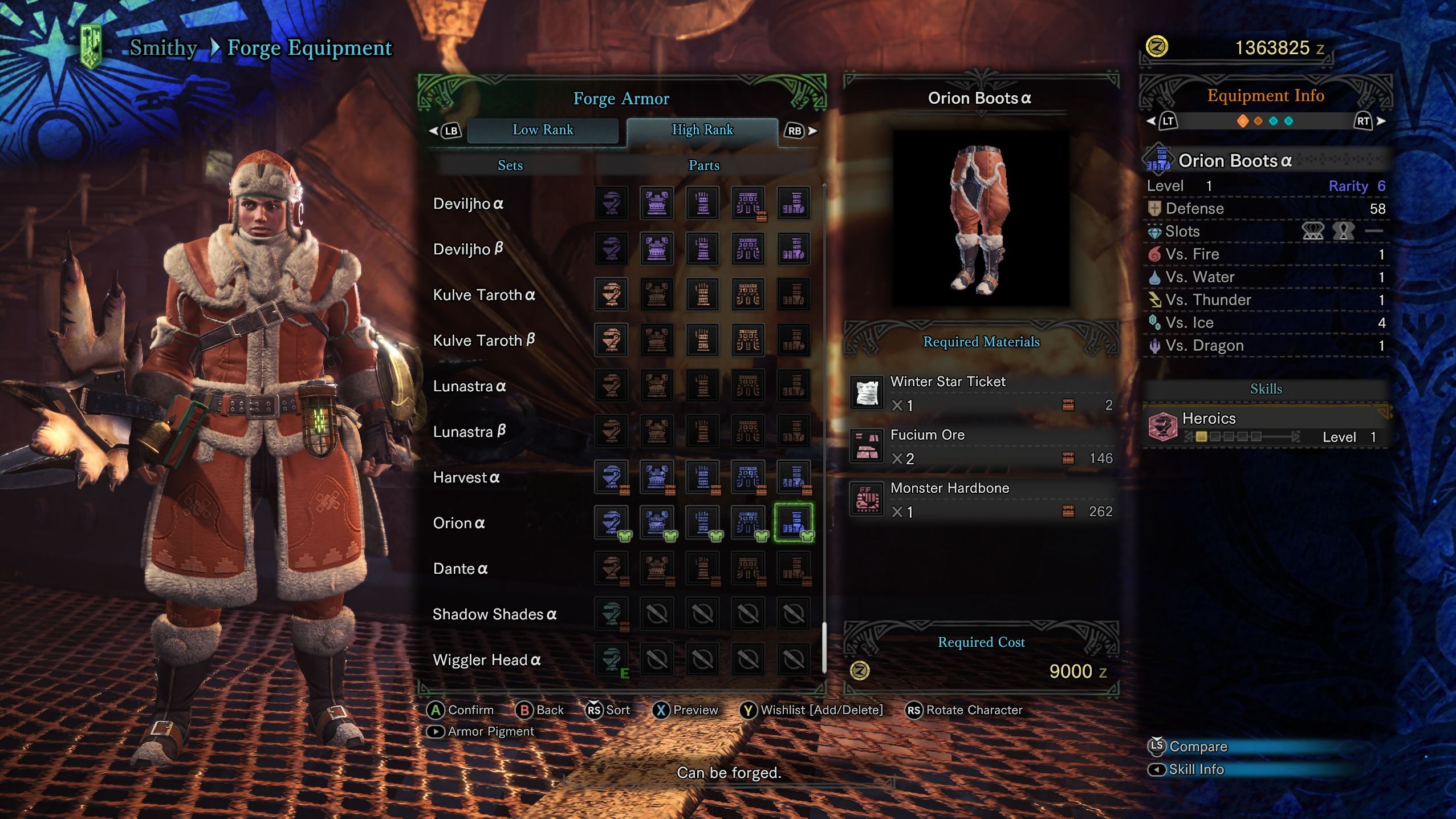Select the Winter Star Ticket material row
1456x819 pixels.
pos(981,393)
